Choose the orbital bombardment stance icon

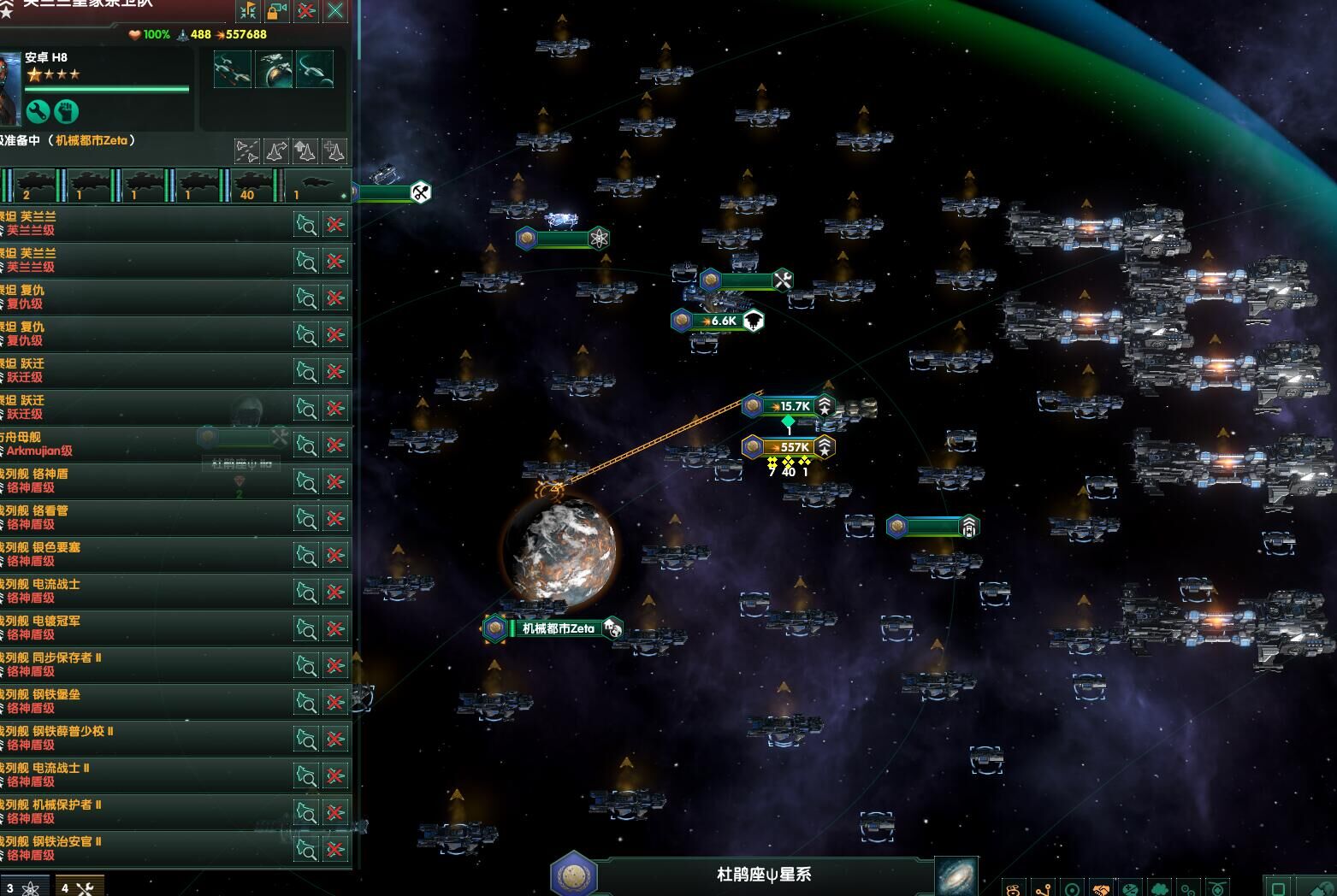click(274, 69)
